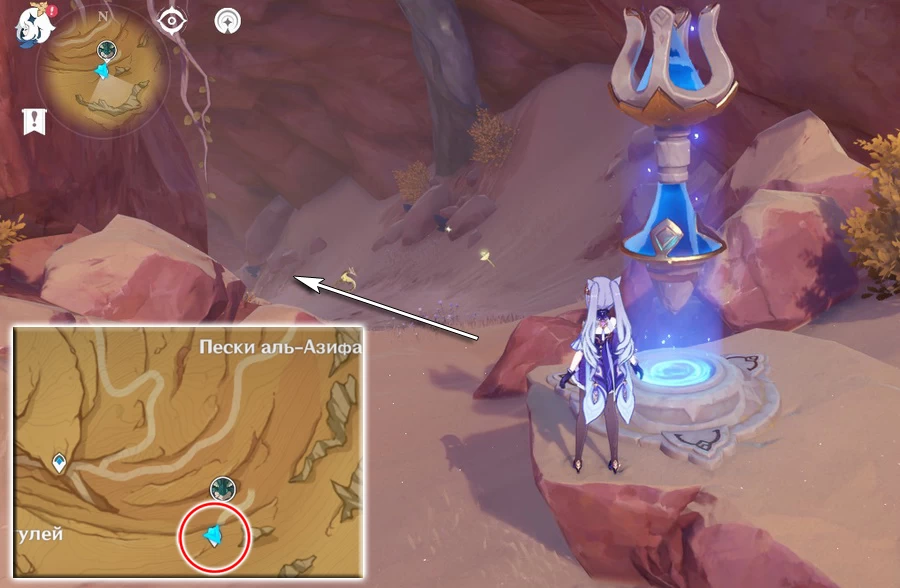Click the blue crystal marker circled in red
Viewport: 900px width, 588px height.
212,538
